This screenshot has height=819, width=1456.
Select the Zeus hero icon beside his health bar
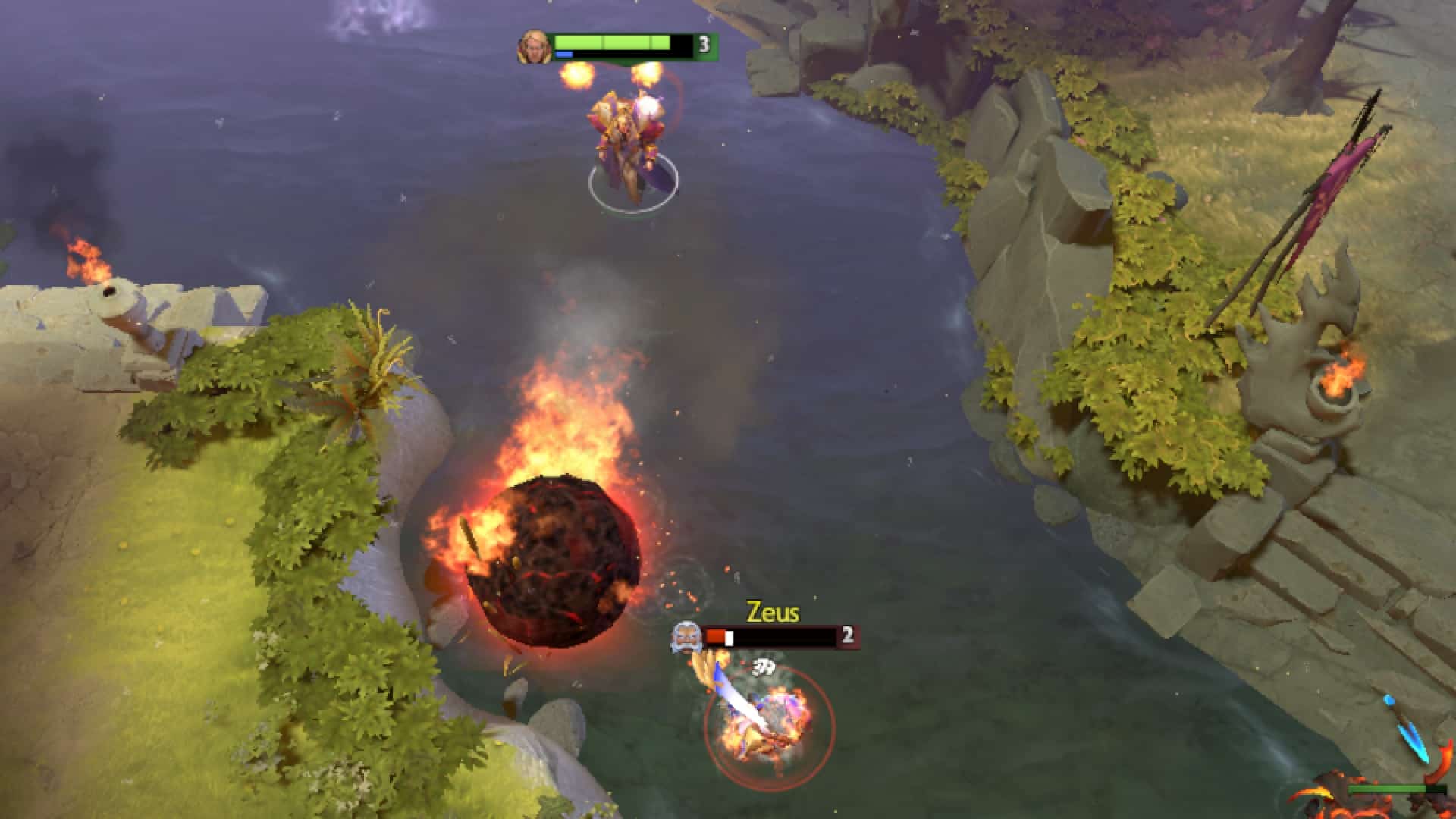tap(686, 636)
